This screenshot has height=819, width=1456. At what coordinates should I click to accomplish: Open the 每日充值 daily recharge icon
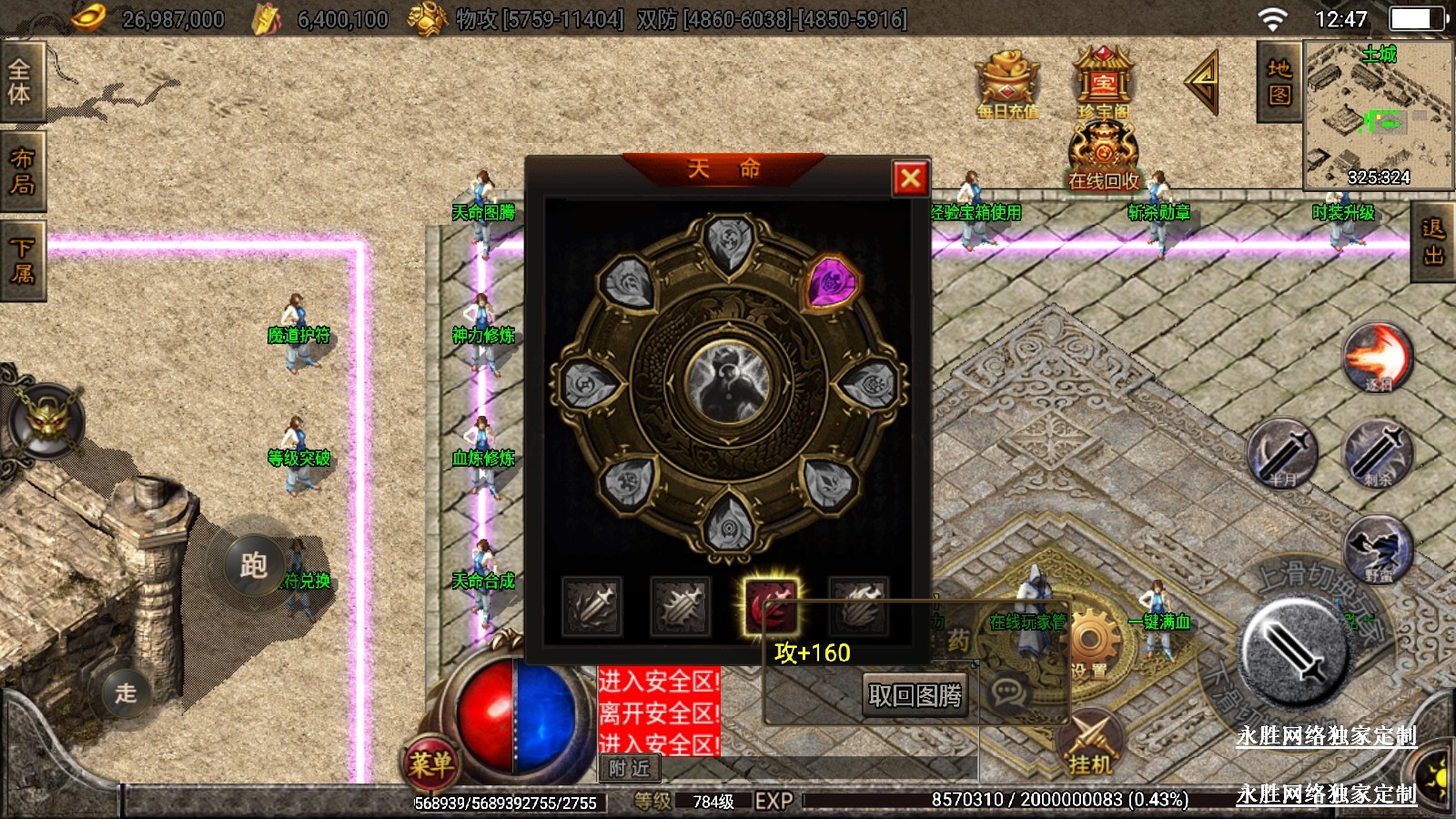1008,86
